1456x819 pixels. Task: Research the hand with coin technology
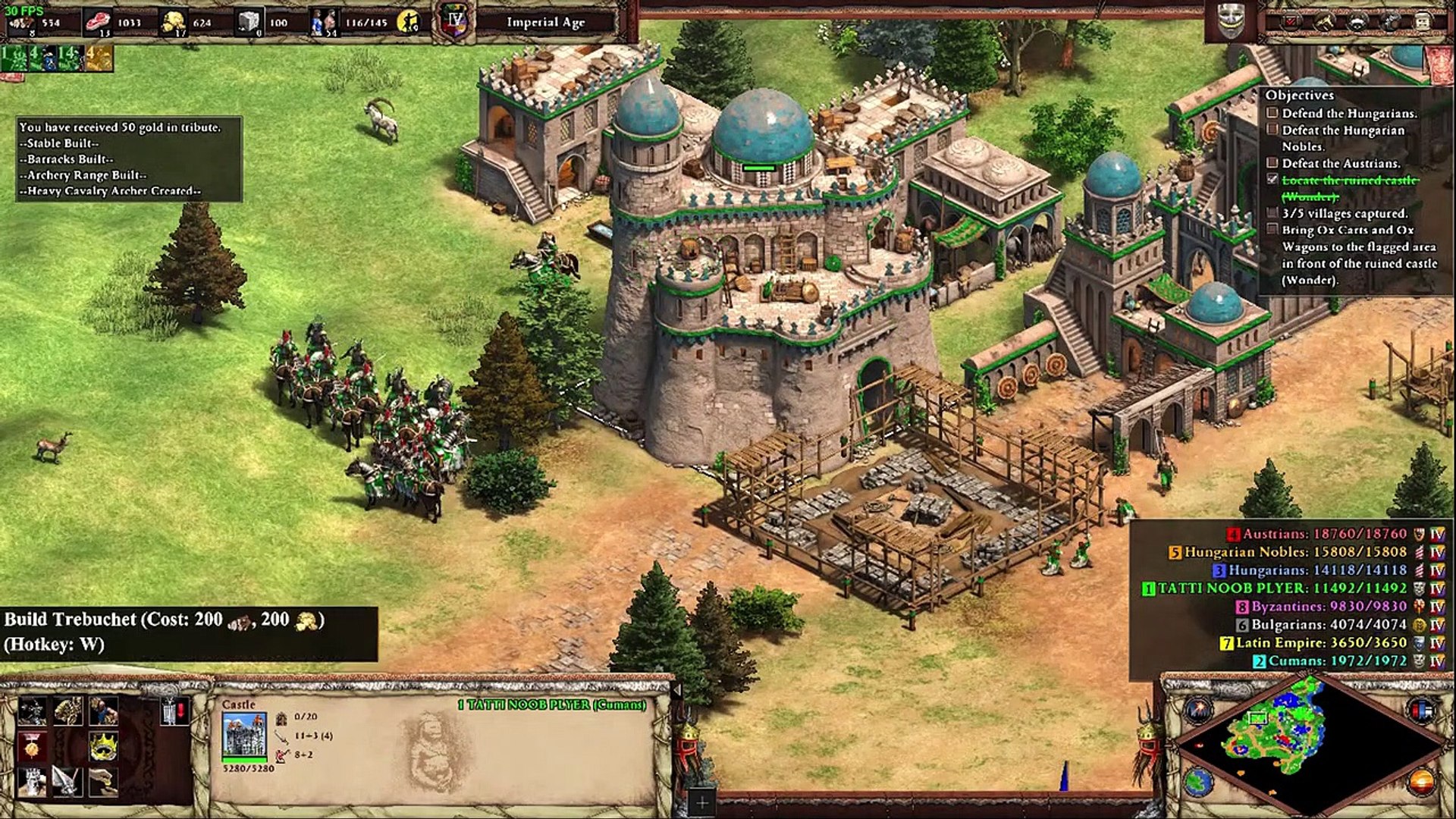click(x=102, y=781)
